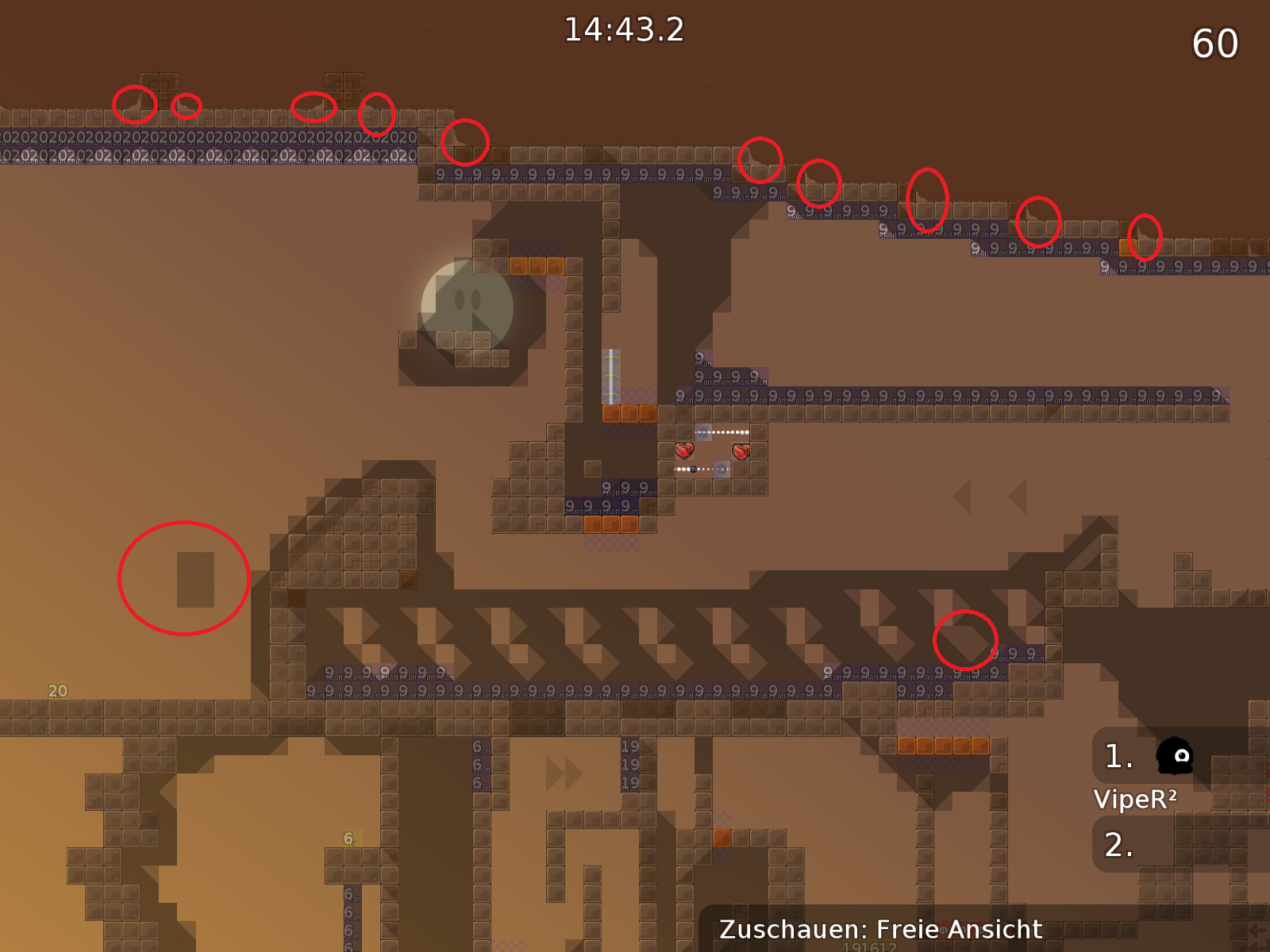1270x952 pixels.
Task: Click the right heart pickup near the wall
Action: click(741, 451)
